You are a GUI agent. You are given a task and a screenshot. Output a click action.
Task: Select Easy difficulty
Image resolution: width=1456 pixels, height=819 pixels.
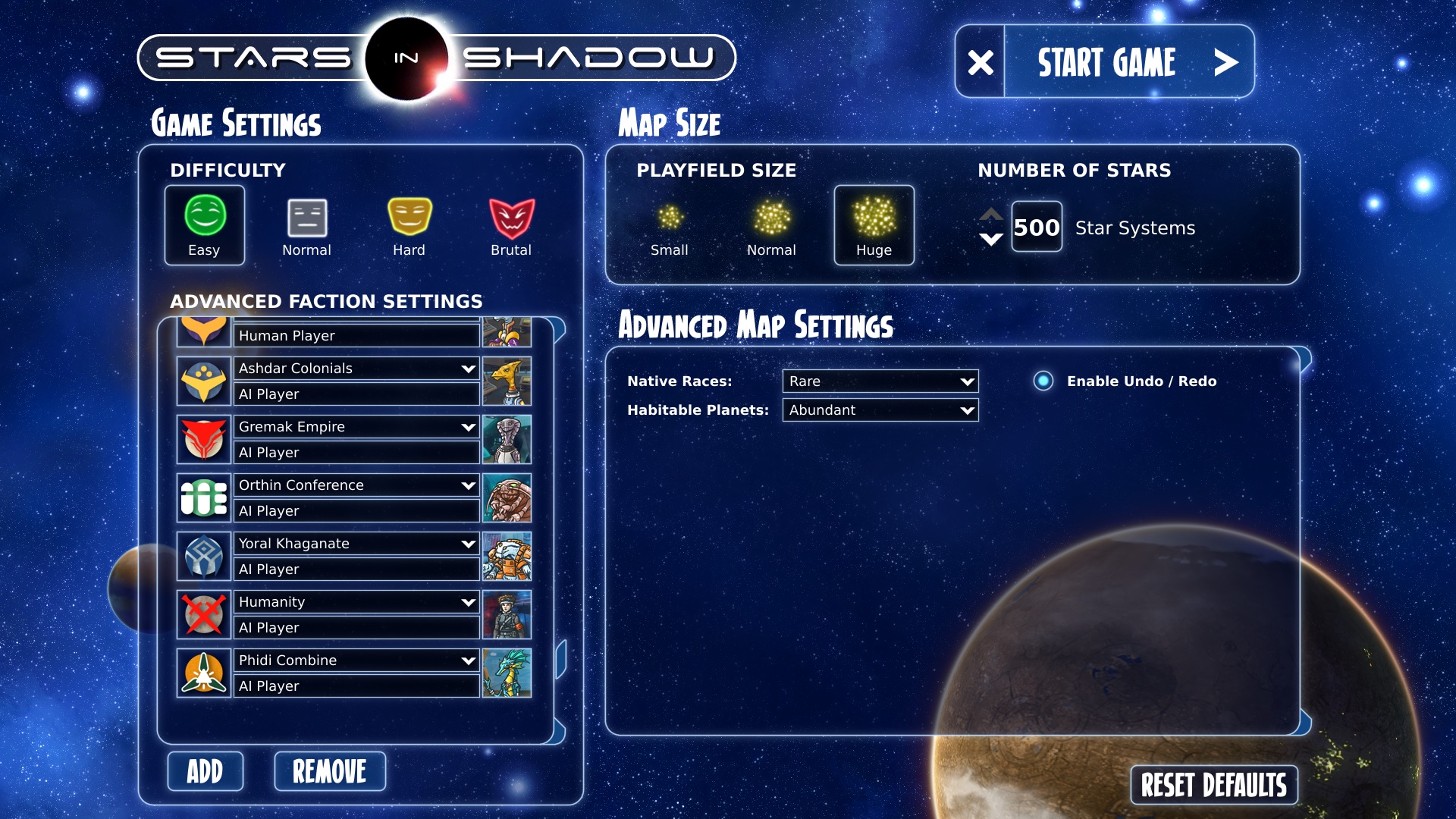point(204,225)
